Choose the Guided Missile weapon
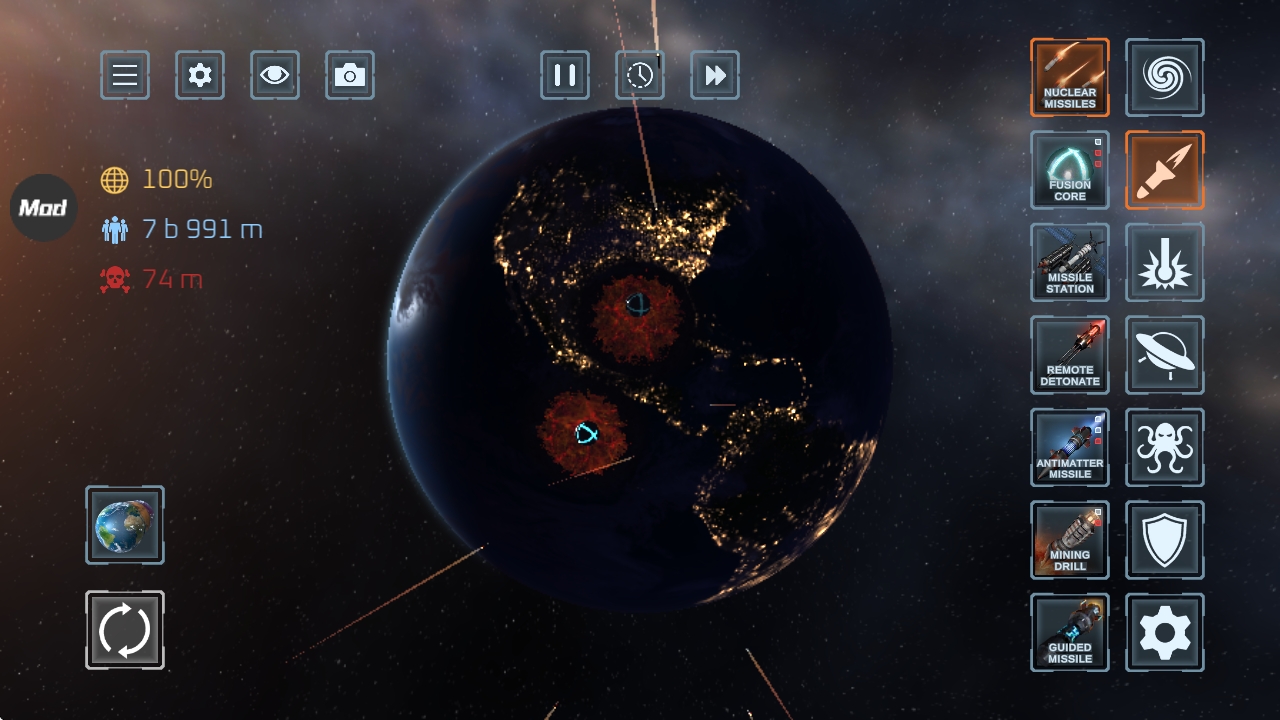1280x720 pixels. [1070, 632]
